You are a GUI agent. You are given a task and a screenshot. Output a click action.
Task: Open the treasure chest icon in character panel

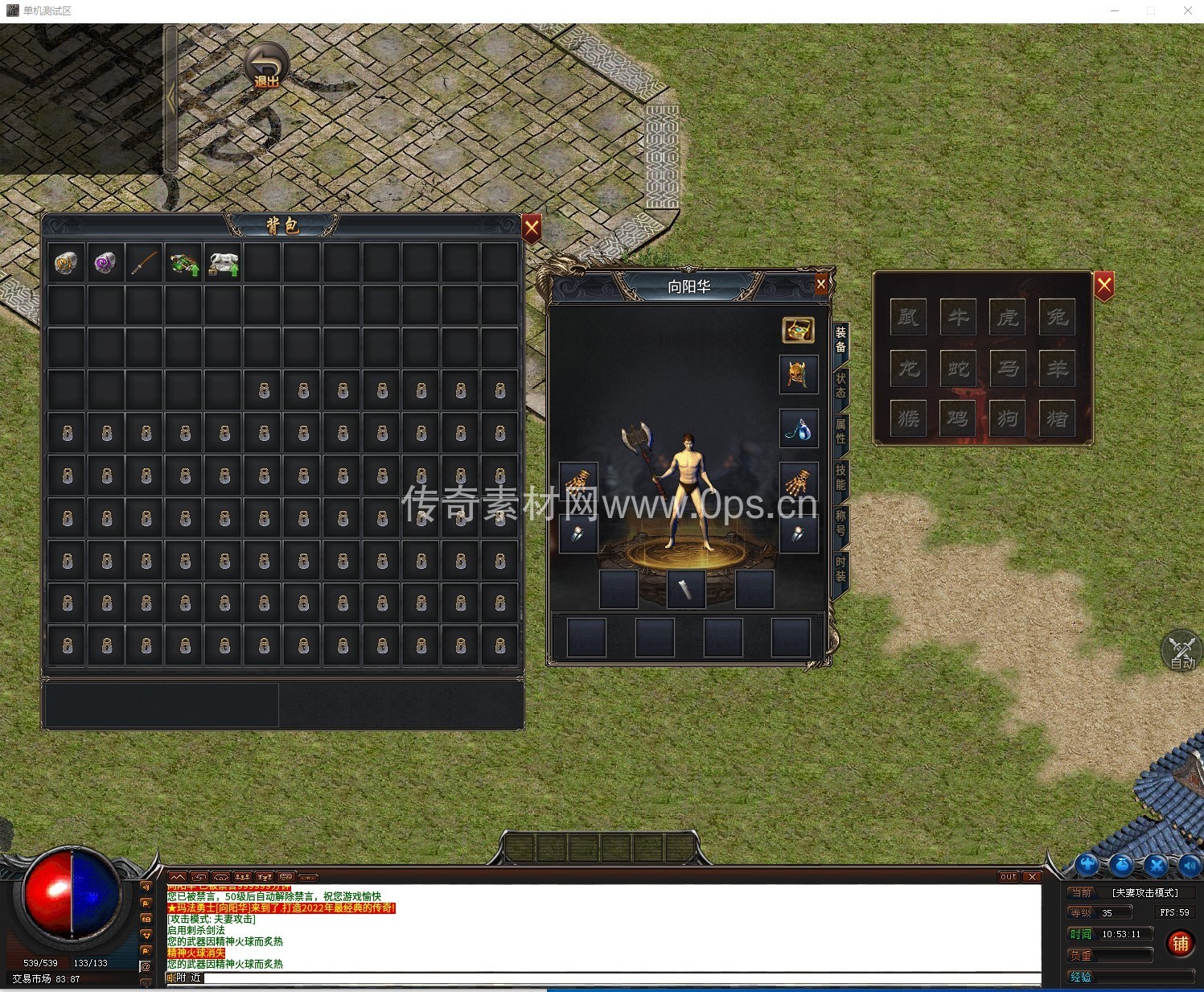[798, 329]
